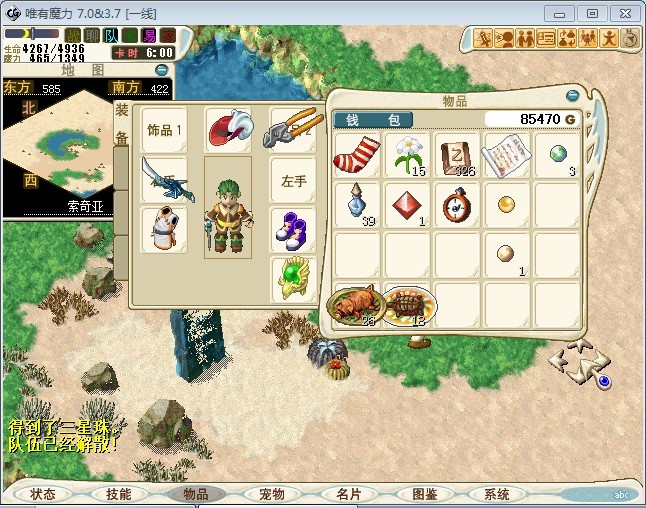Click the equipped purple shoes slot
Viewport: 646px width, 508px height.
pos(292,230)
